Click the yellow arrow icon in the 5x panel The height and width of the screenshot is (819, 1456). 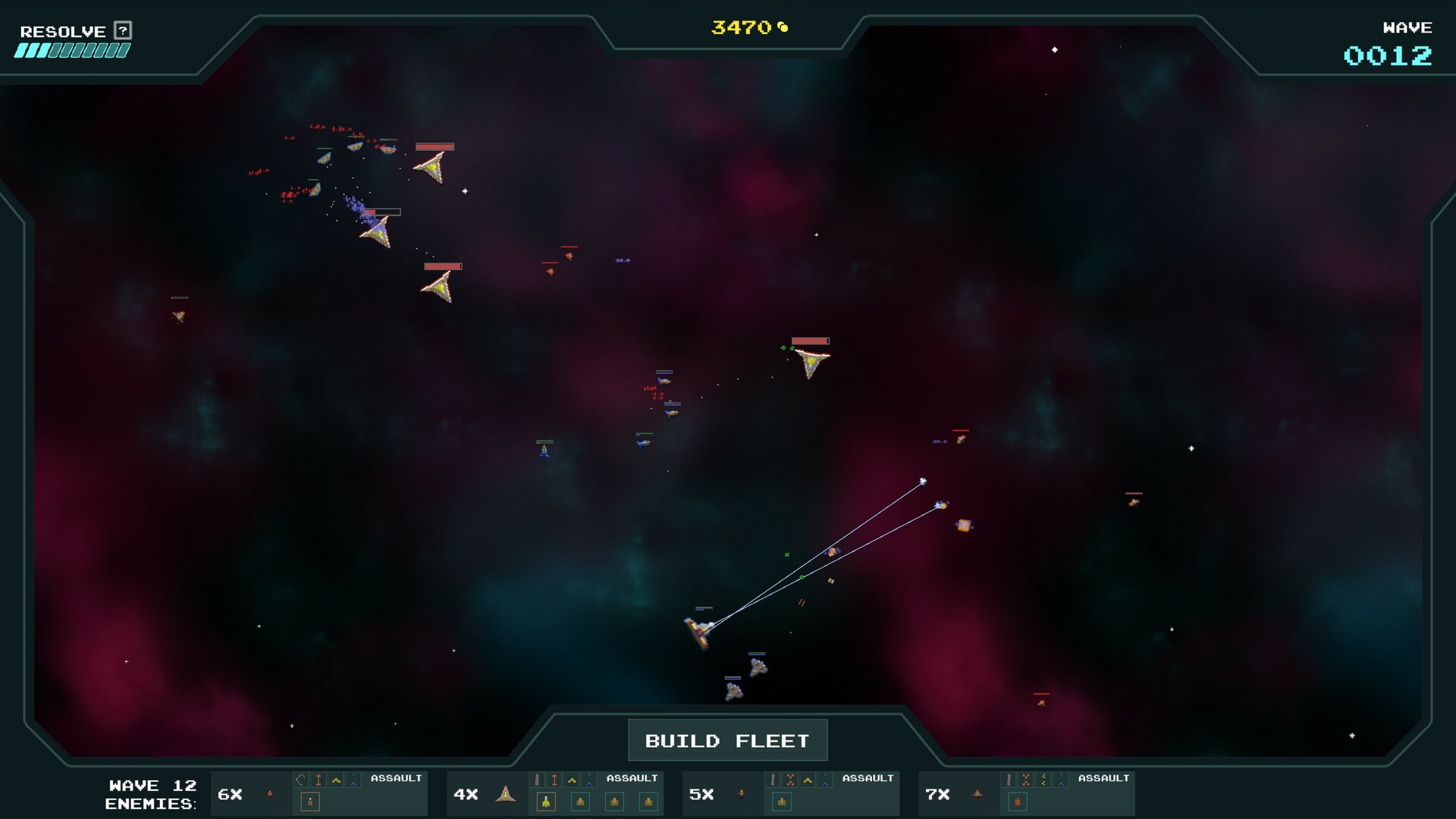pyautogui.click(x=808, y=780)
